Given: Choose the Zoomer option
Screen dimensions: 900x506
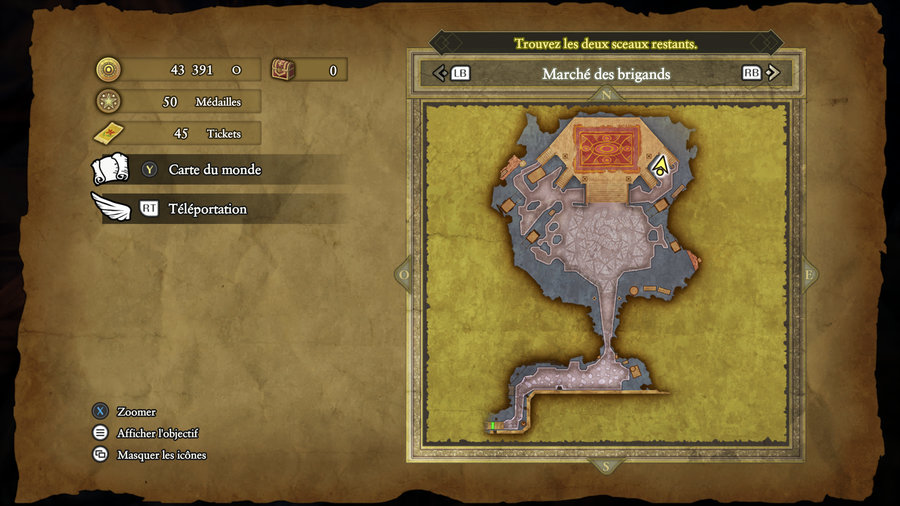Looking at the screenshot, I should (136, 412).
